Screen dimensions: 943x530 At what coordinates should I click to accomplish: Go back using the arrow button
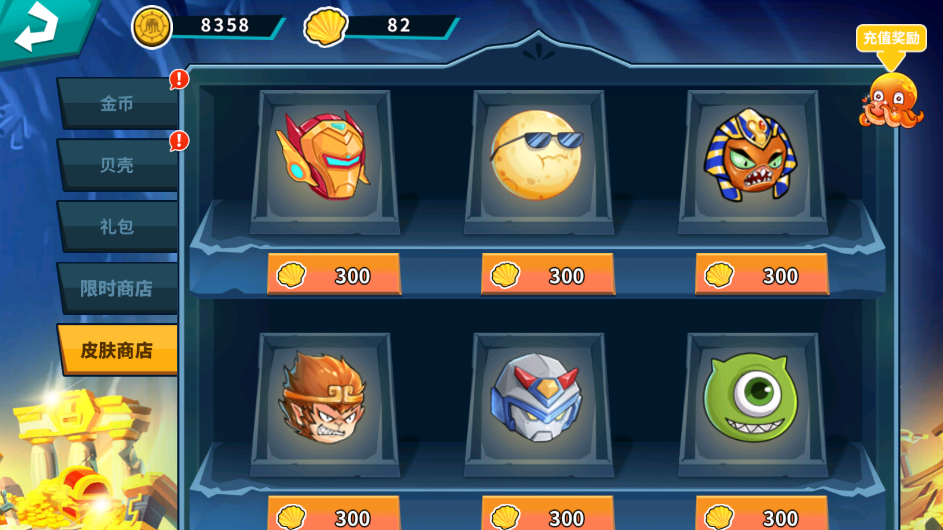[x=38, y=27]
